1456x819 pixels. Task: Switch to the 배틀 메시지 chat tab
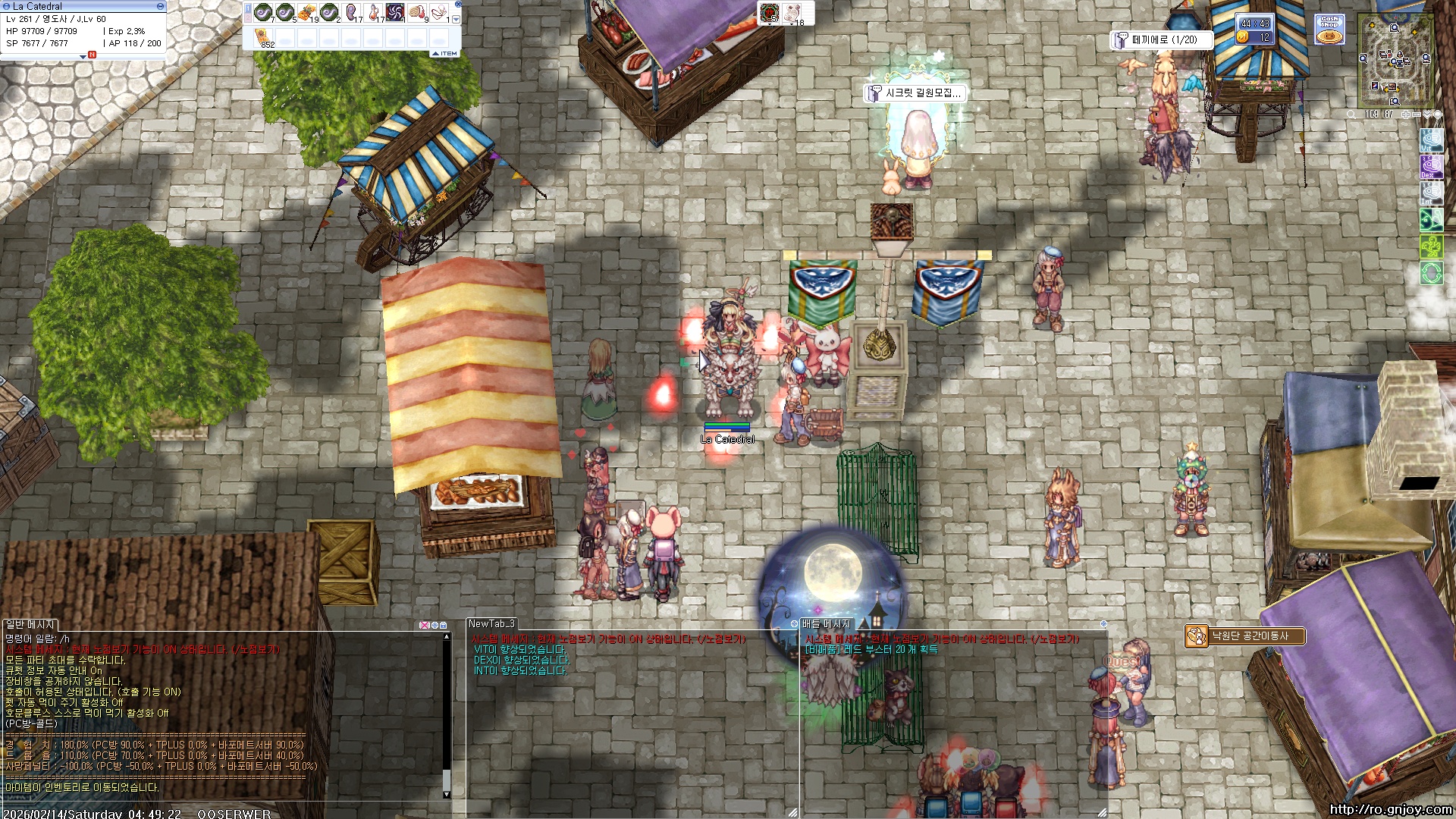point(826,624)
